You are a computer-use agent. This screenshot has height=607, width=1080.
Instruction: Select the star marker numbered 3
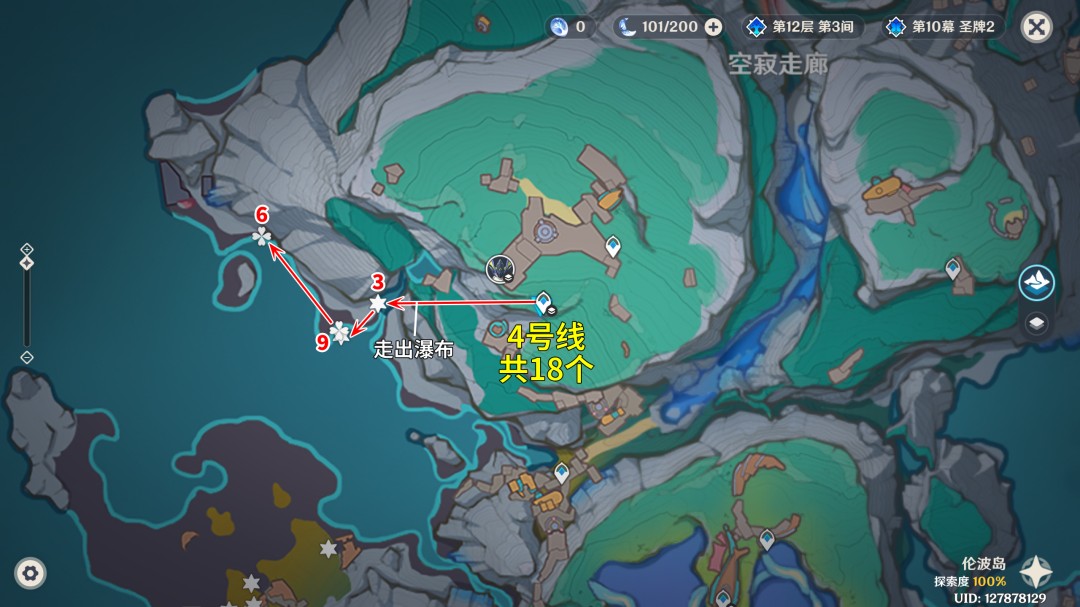[x=378, y=302]
